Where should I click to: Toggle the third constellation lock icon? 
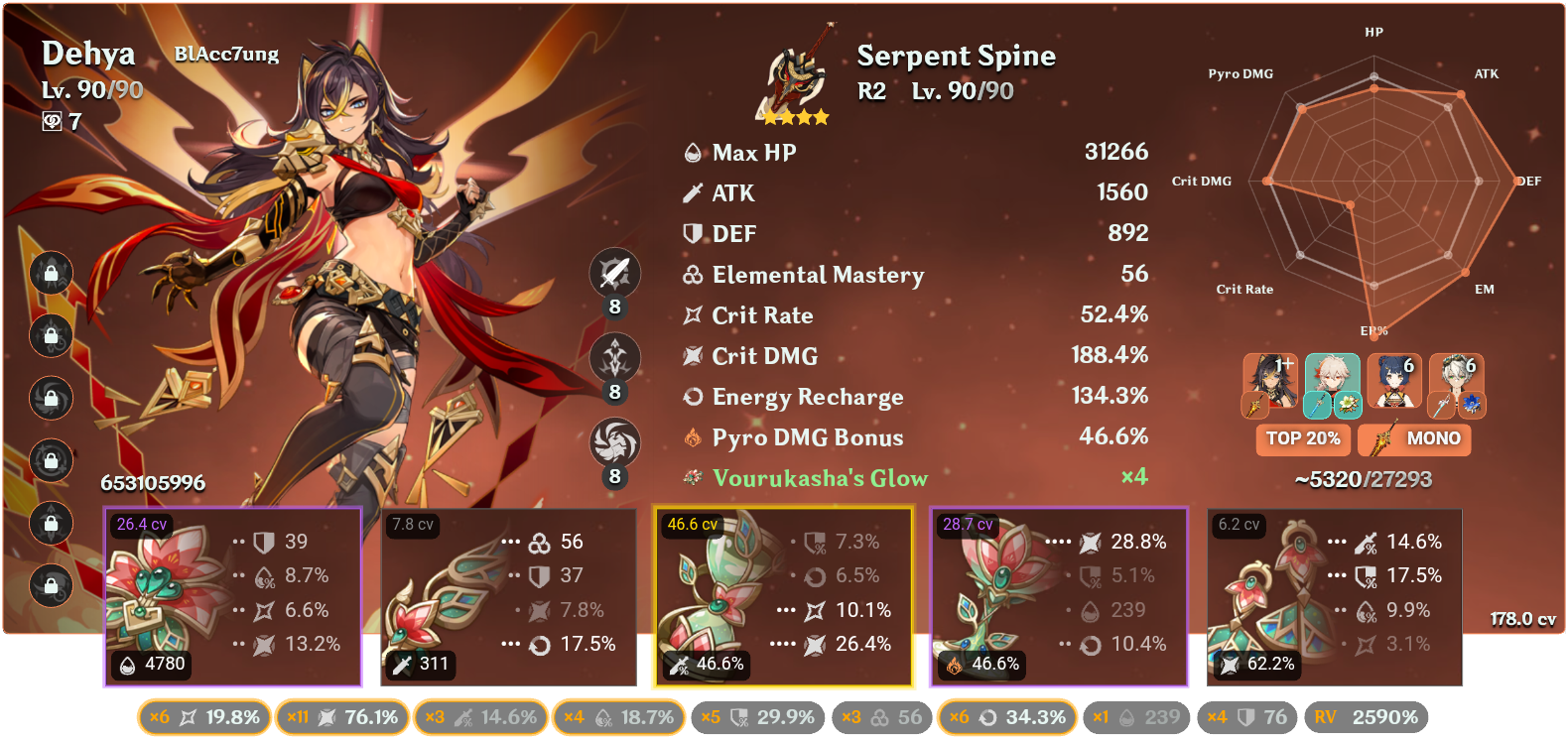51,400
